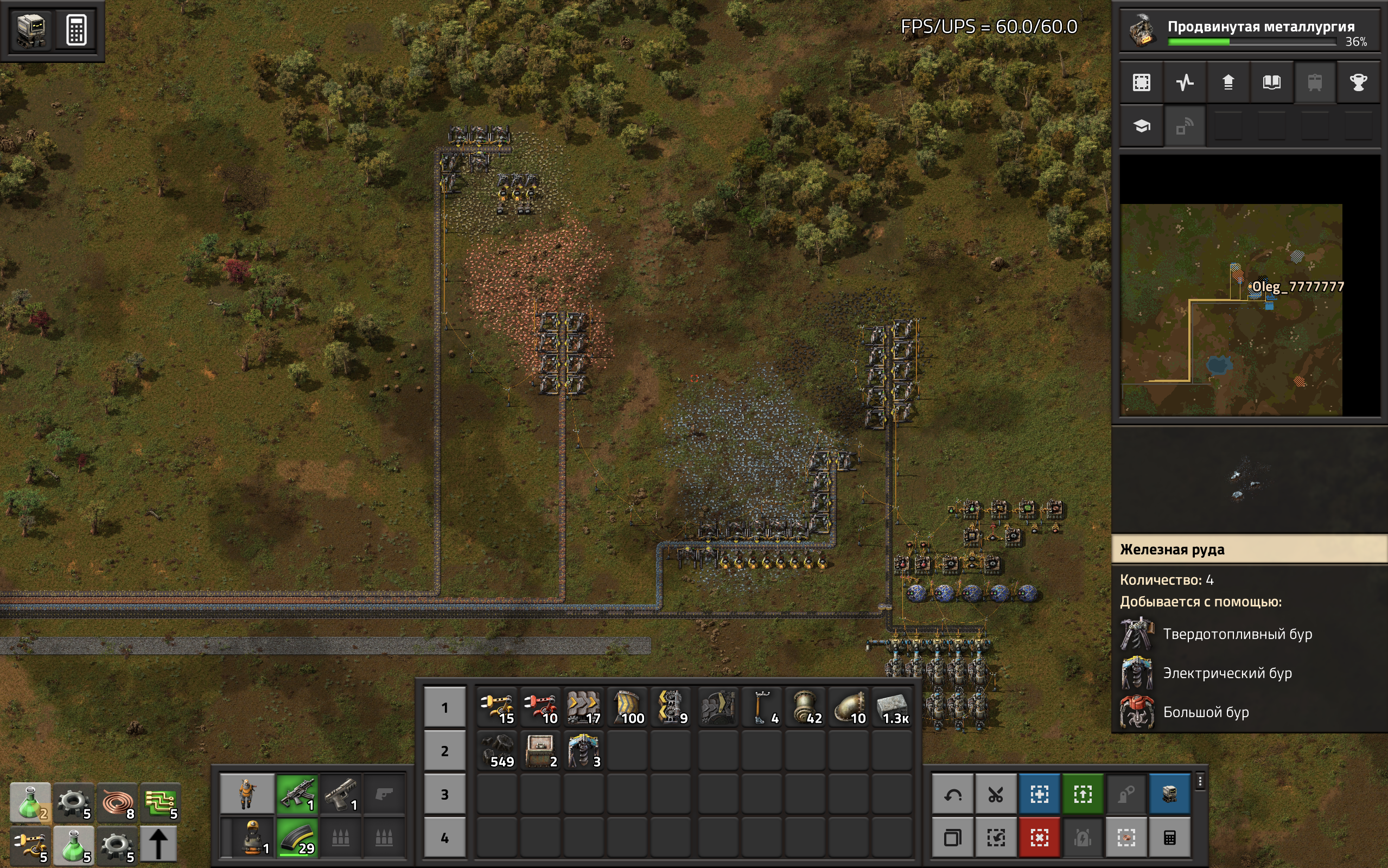Pick the coal stack of 549
The height and width of the screenshot is (868, 1388).
(x=497, y=751)
